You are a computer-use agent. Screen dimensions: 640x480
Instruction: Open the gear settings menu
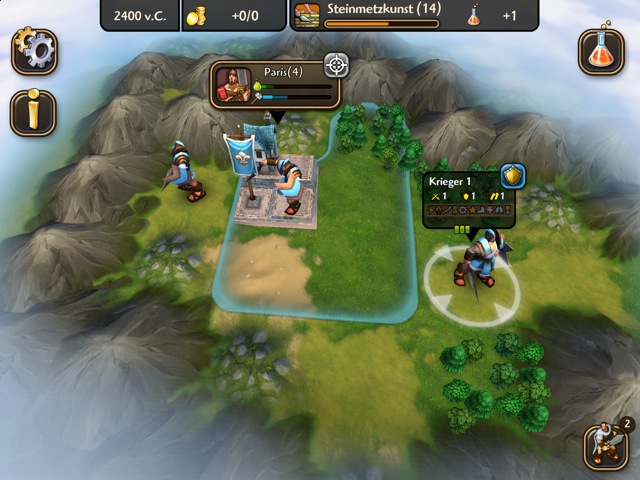(x=34, y=52)
